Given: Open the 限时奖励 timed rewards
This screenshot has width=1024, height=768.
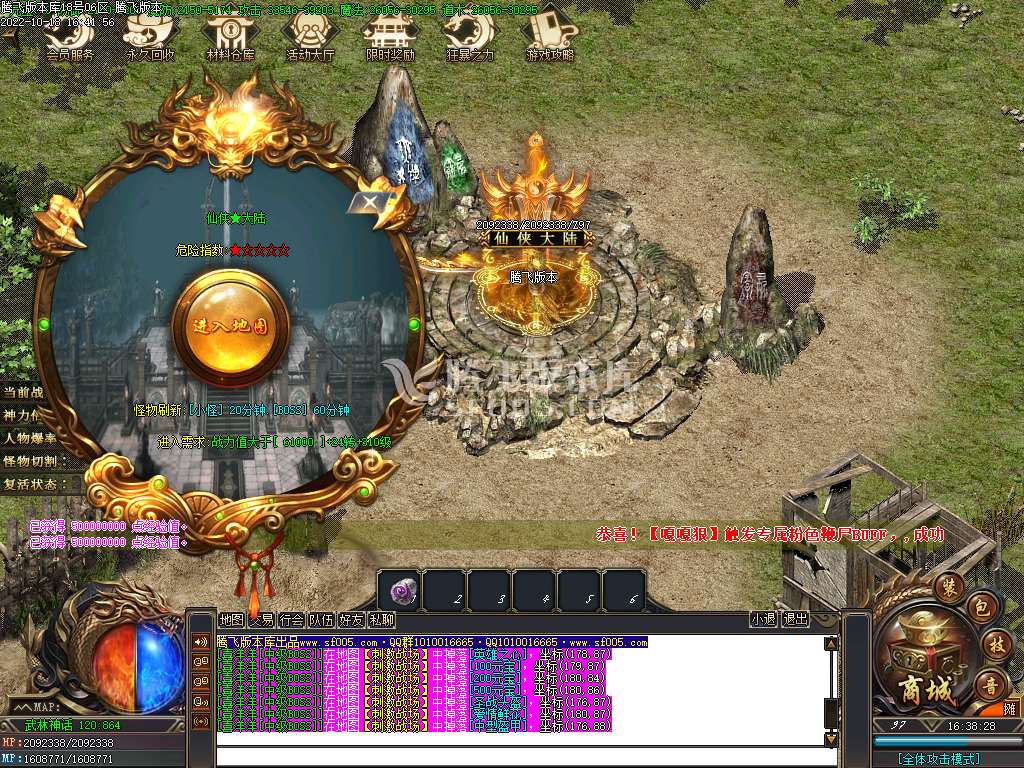Looking at the screenshot, I should click(390, 38).
